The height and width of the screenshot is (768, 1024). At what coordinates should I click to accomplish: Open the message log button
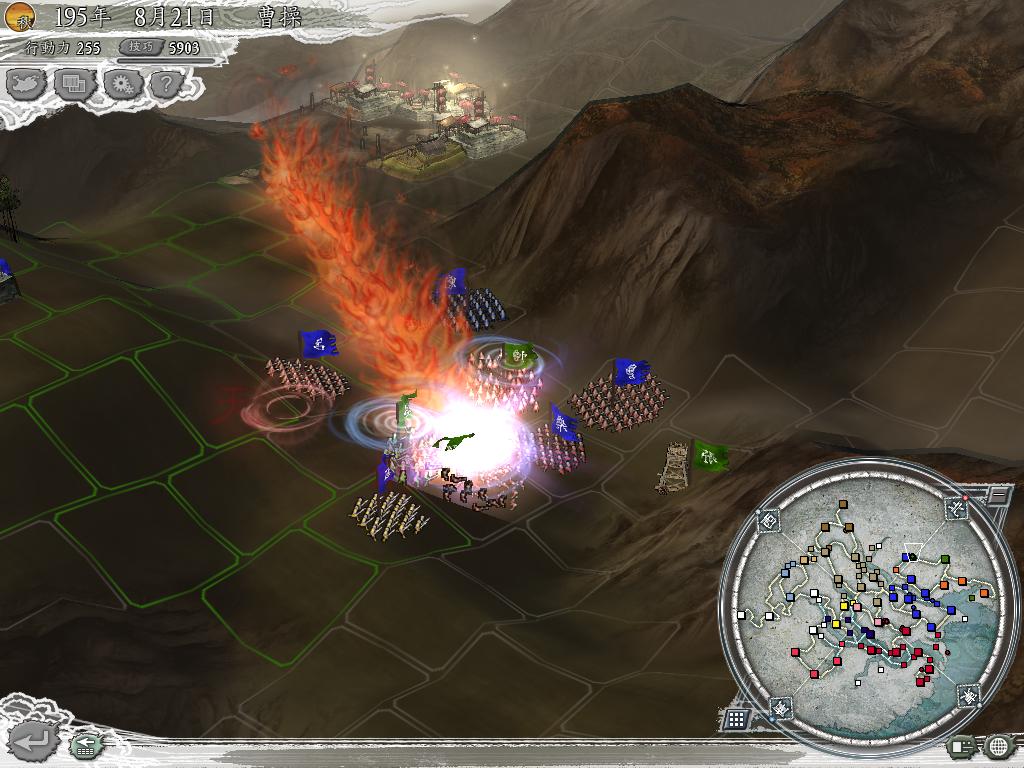click(964, 745)
